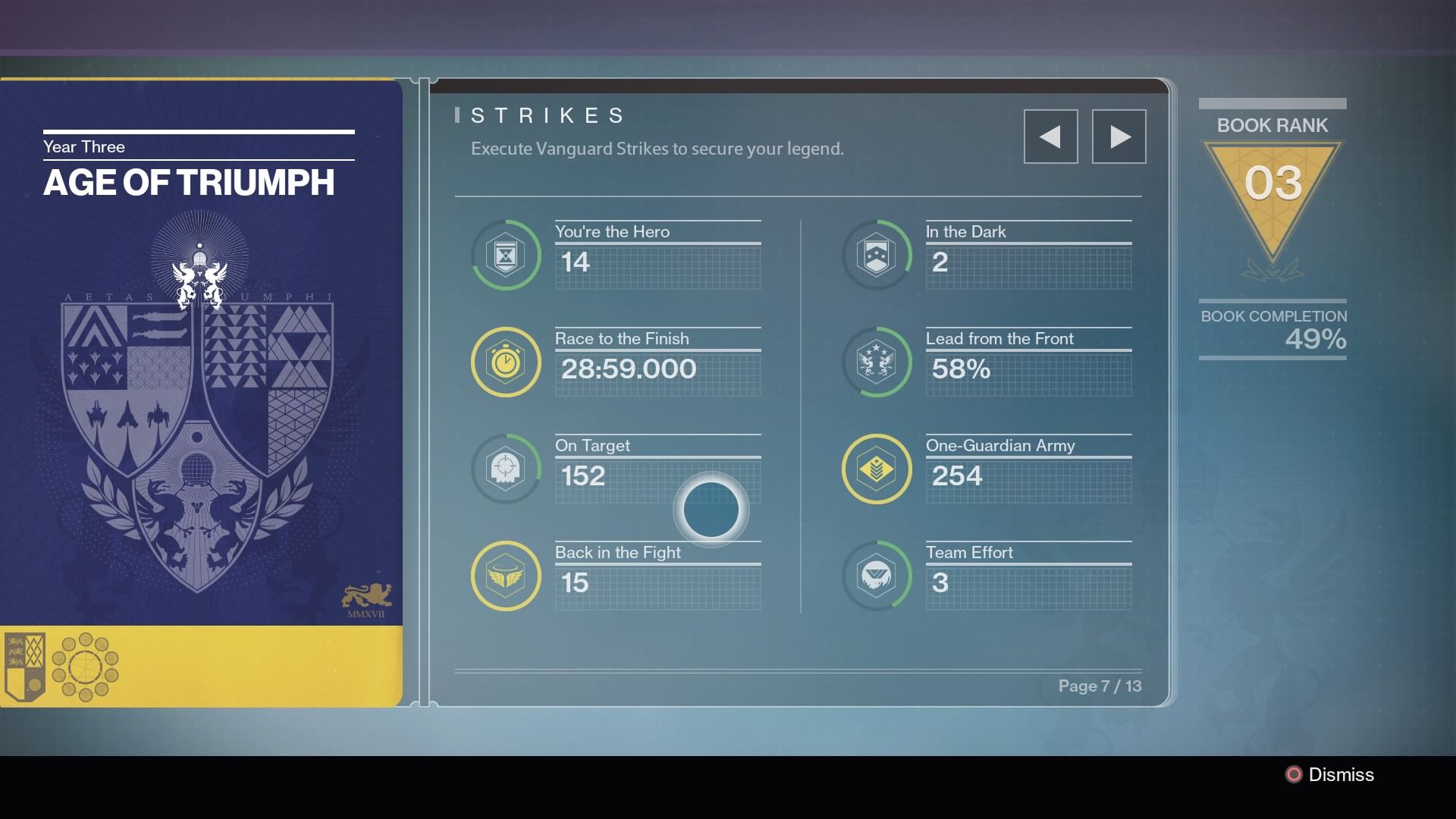Image resolution: width=1456 pixels, height=819 pixels.
Task: Click the Page 7 / 13 indicator
Action: coord(1101,686)
